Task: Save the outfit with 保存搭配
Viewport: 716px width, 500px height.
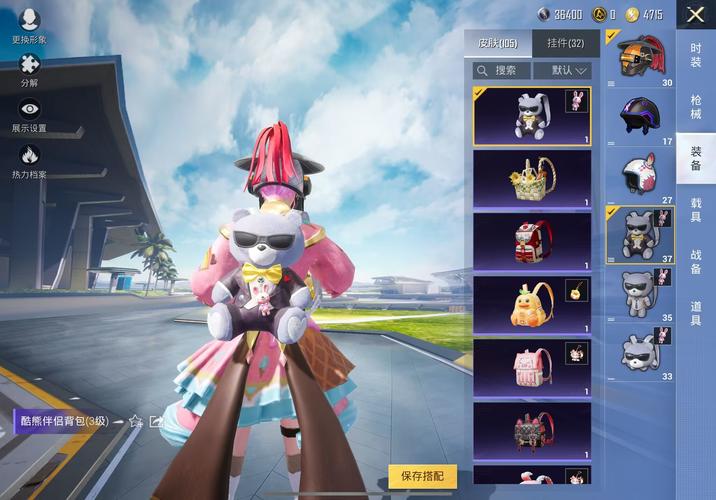Action: (x=422, y=477)
